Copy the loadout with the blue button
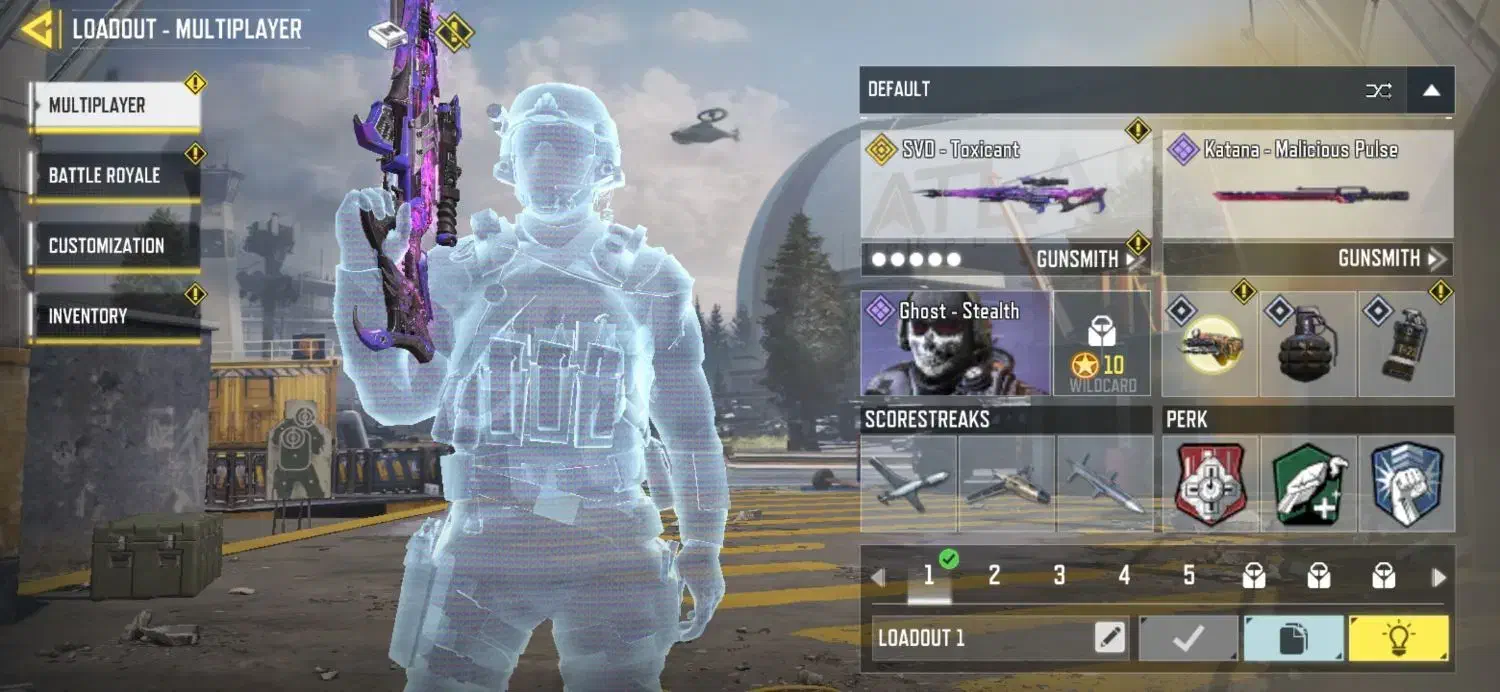The width and height of the screenshot is (1500, 692). point(1293,638)
